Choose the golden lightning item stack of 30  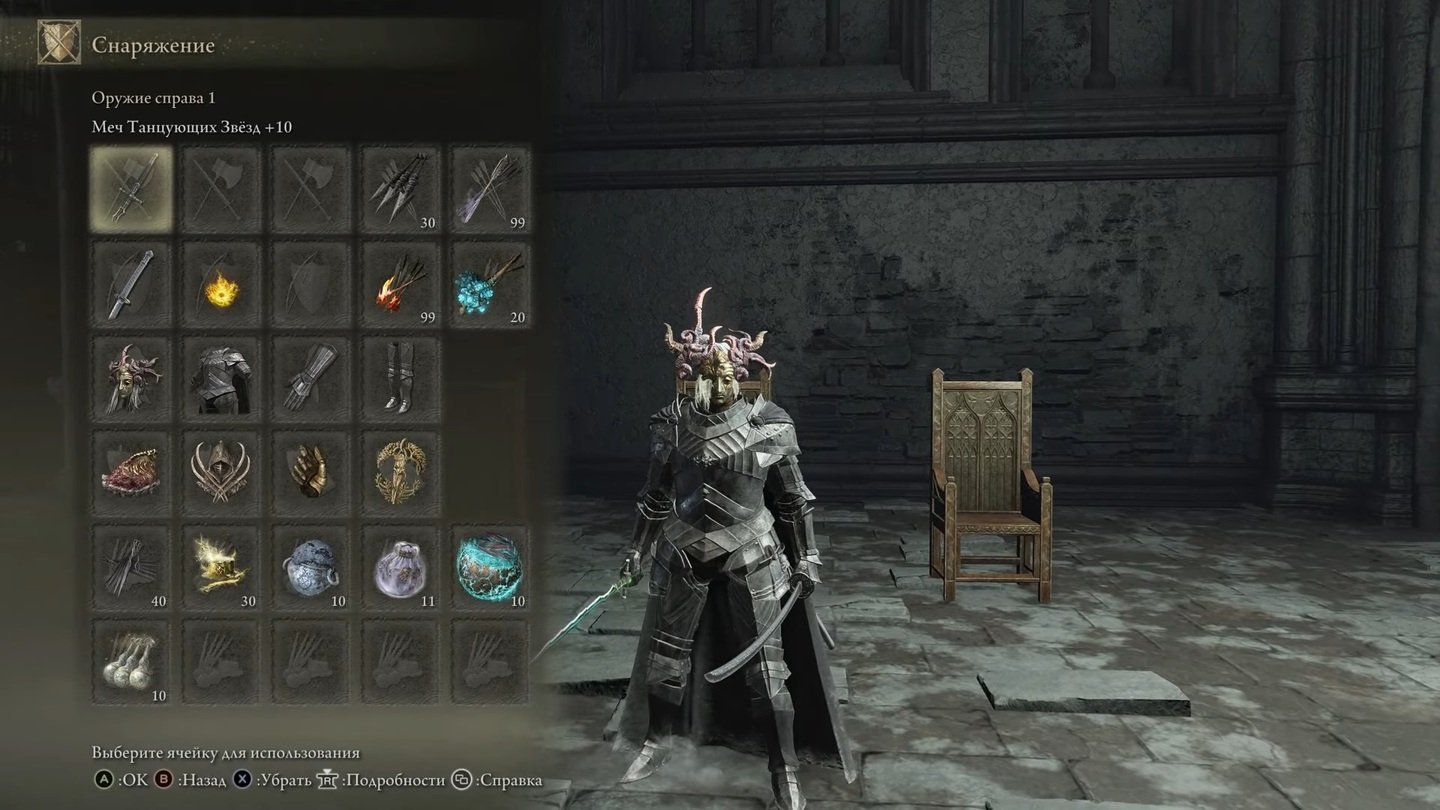pyautogui.click(x=220, y=567)
